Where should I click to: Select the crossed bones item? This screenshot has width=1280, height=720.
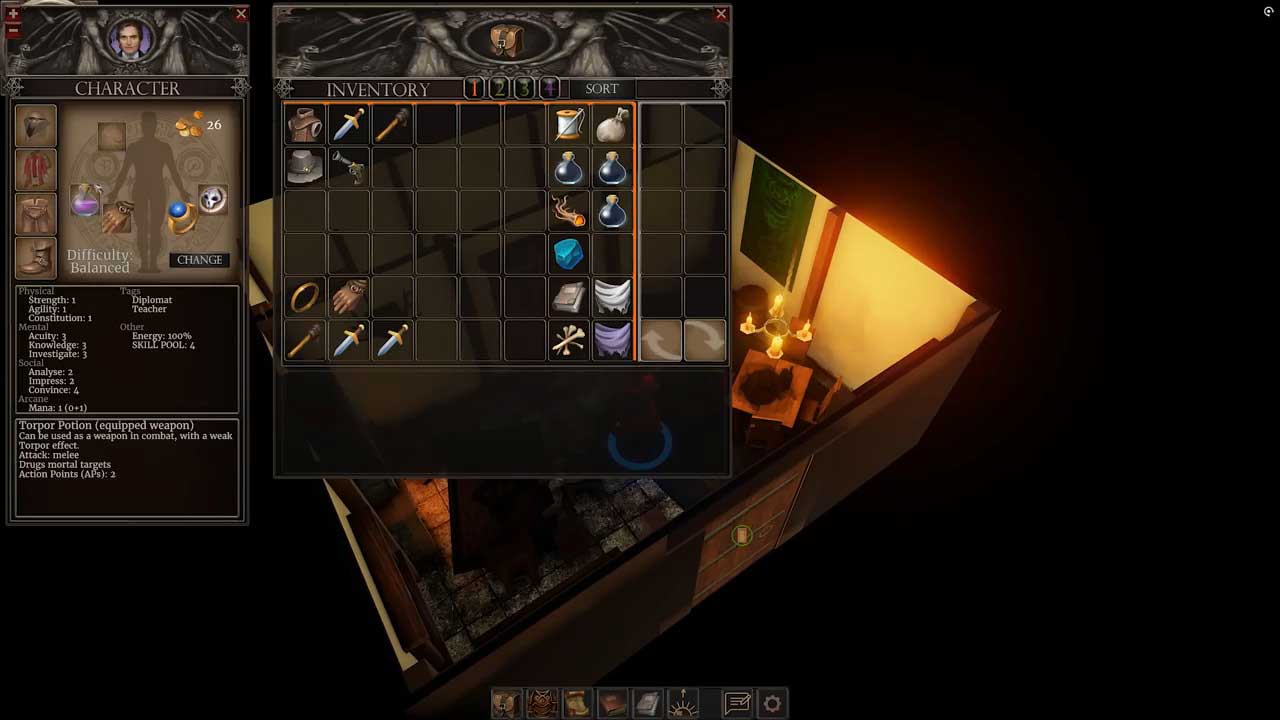tap(569, 341)
